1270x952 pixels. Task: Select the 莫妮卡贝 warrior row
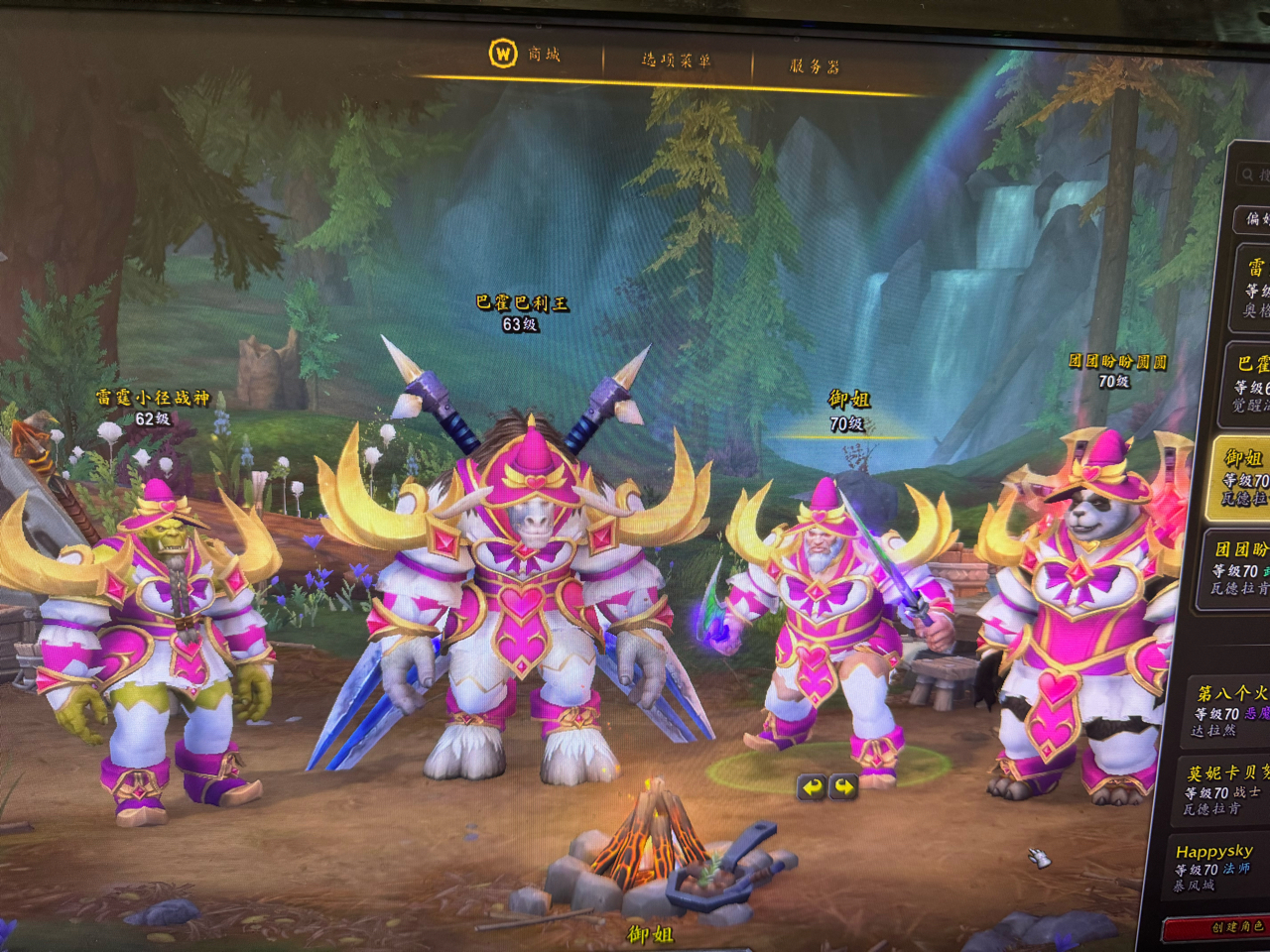pyautogui.click(x=1226, y=789)
